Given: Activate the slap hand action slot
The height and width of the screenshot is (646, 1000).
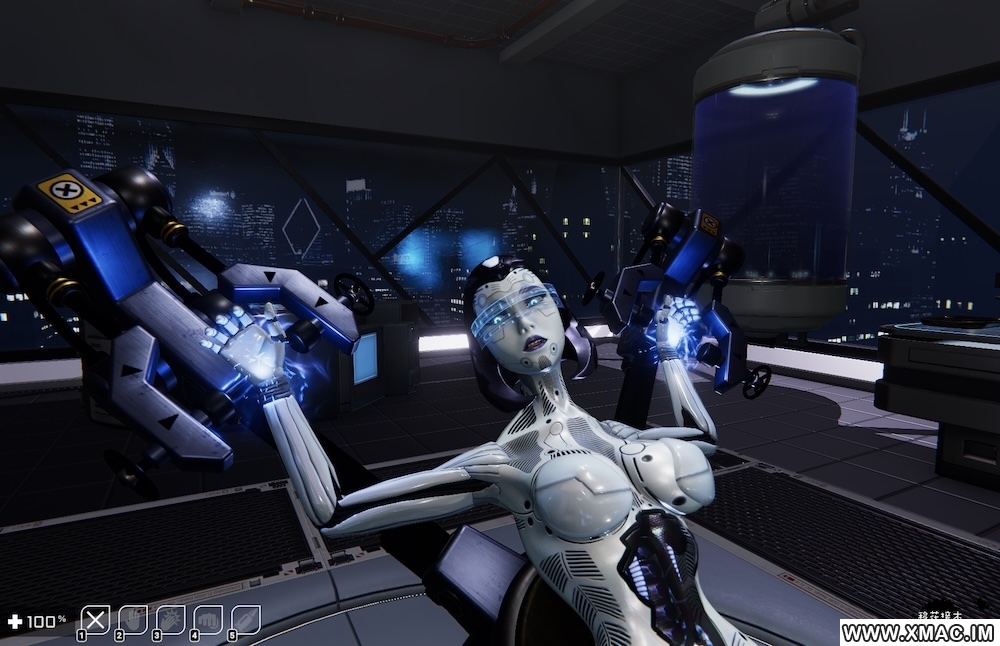Looking at the screenshot, I should (x=171, y=620).
